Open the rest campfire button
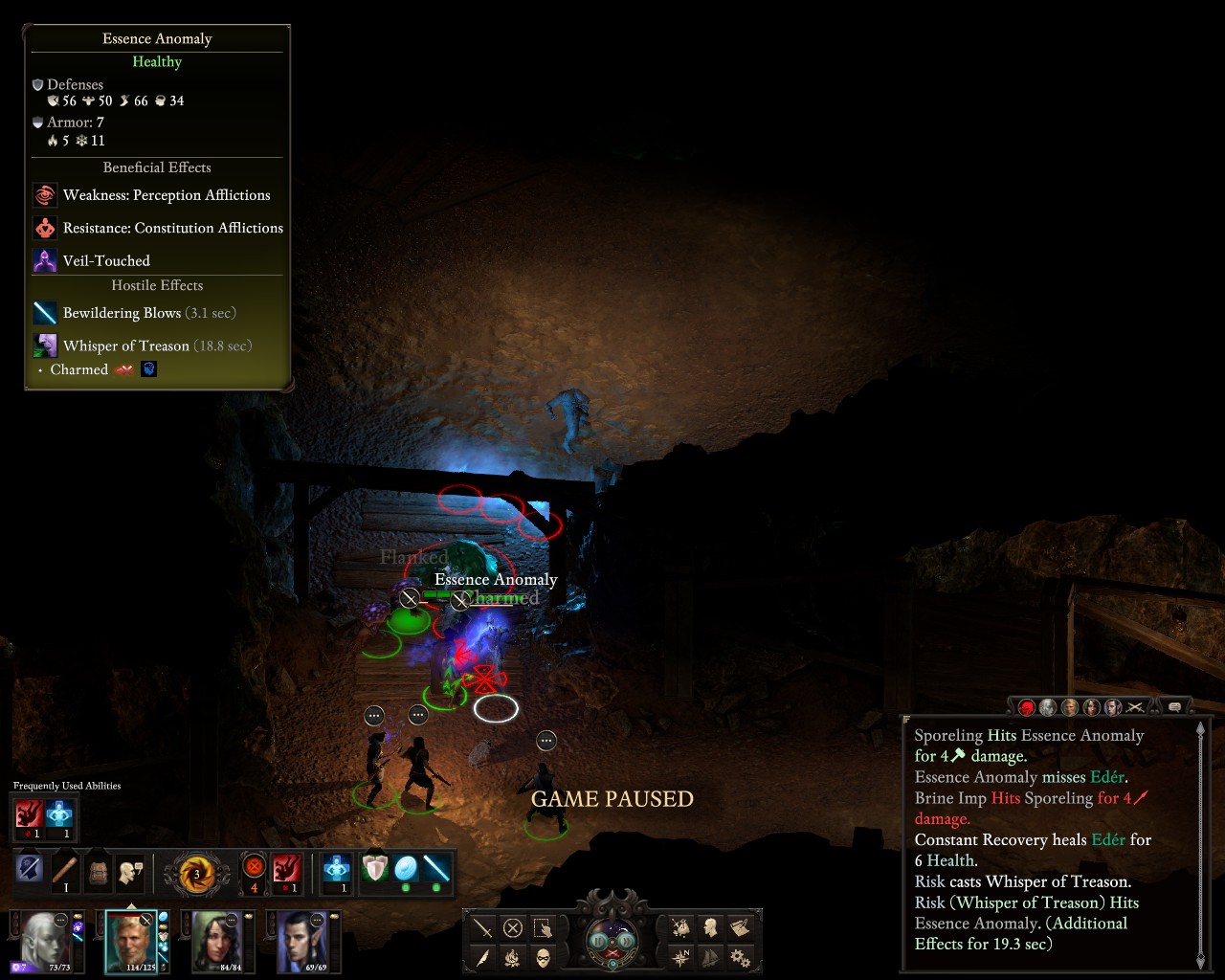This screenshot has height=980, width=1225. tap(513, 957)
